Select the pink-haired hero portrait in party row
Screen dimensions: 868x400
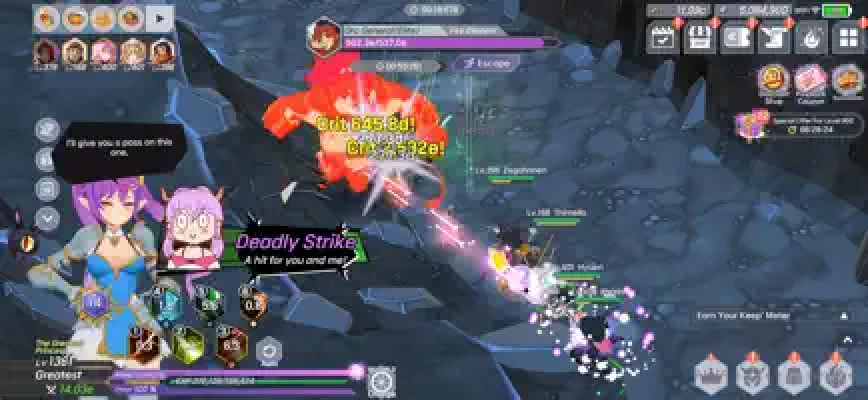[x=103, y=51]
